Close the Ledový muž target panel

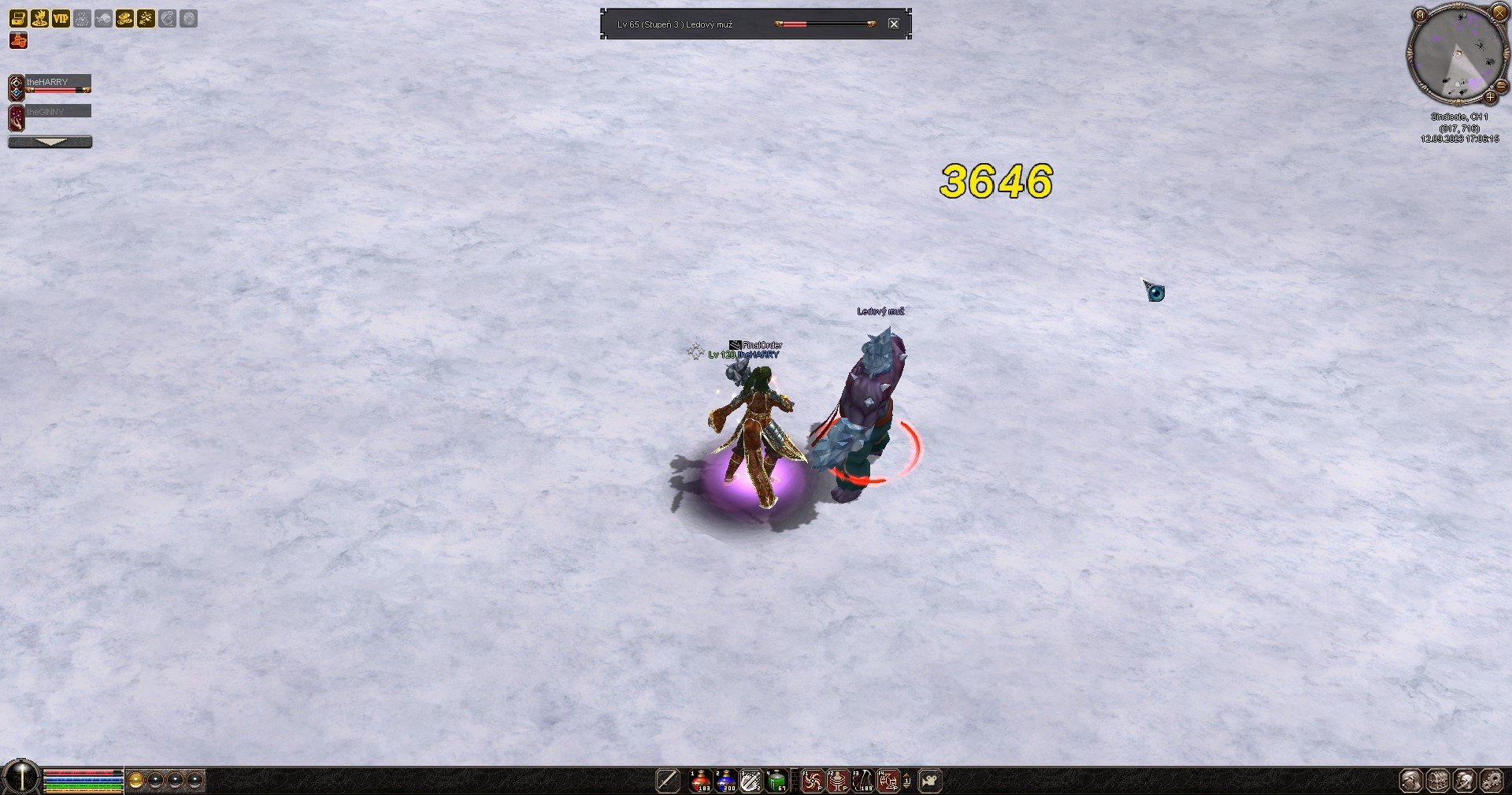click(x=894, y=24)
